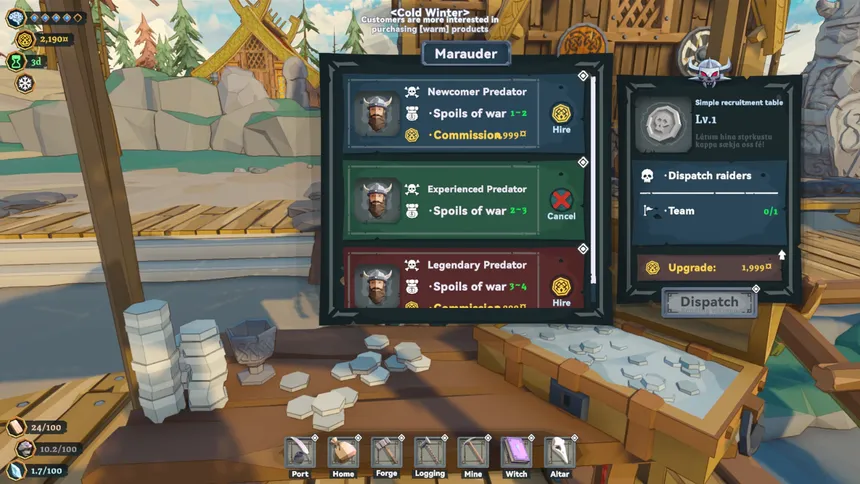Click the snowflake season icon
This screenshot has width=860, height=484.
coord(24,83)
